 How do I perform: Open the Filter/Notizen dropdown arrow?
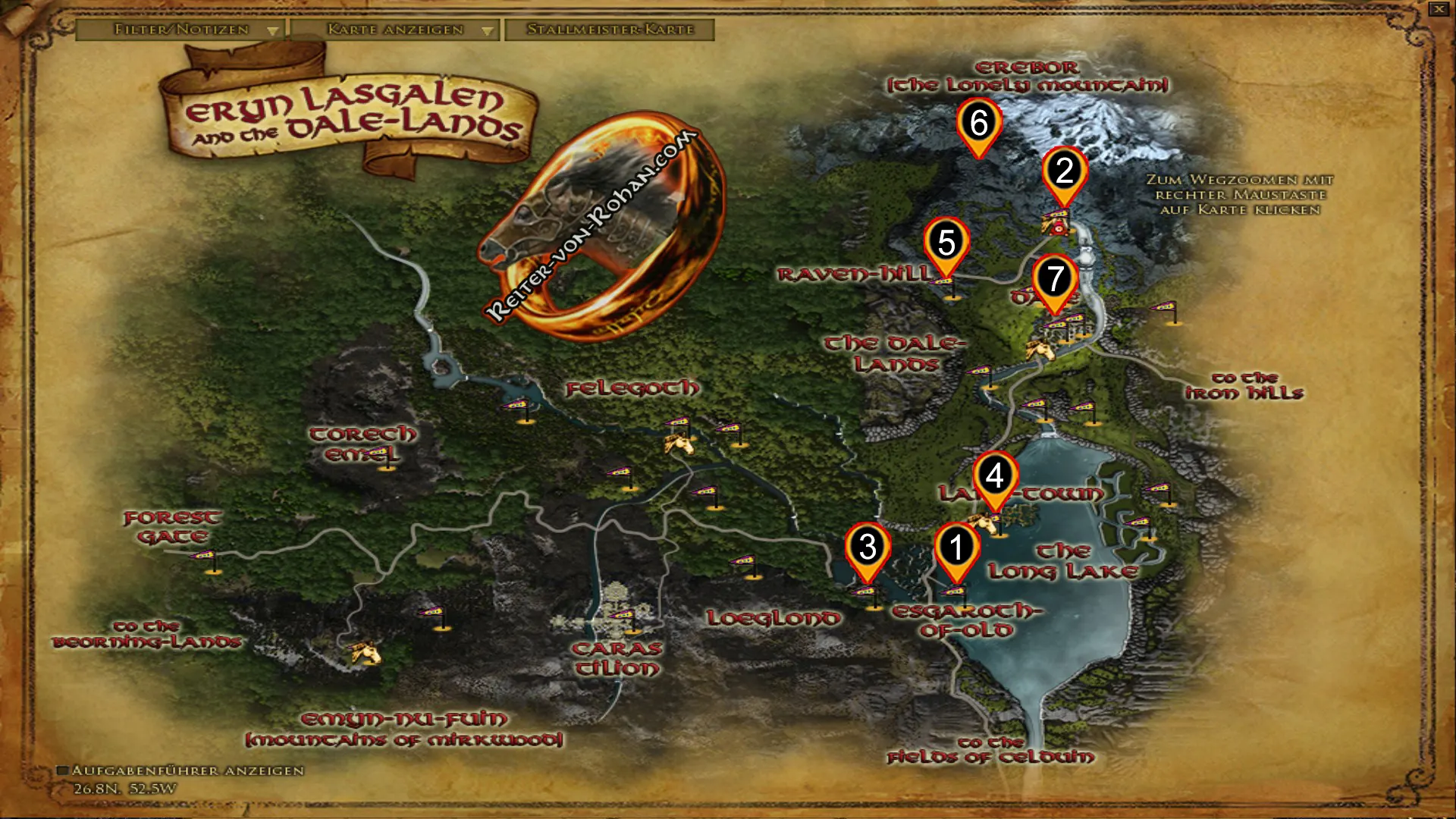pos(273,31)
